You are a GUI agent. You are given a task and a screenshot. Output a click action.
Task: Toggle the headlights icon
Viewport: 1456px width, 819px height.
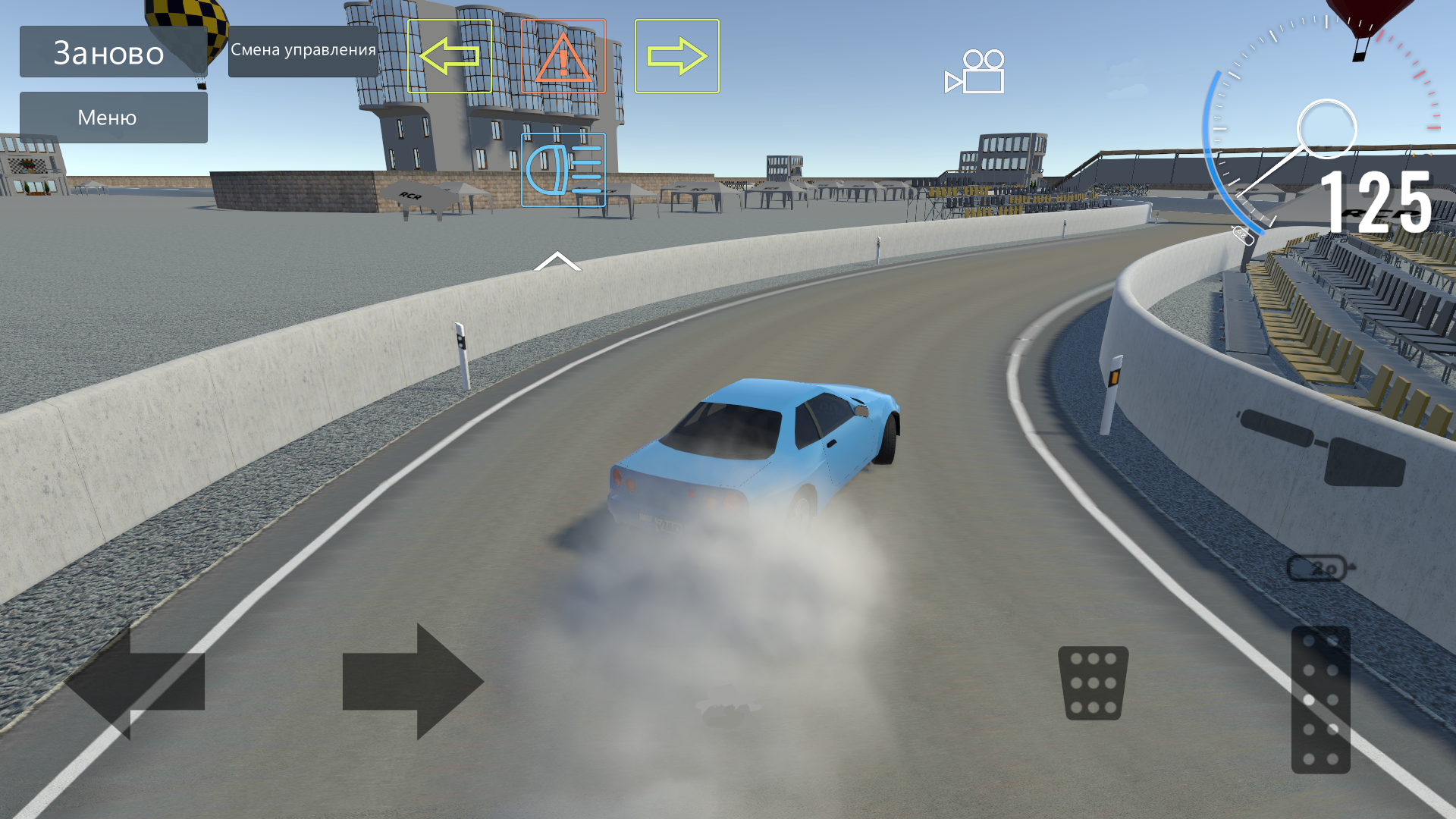(562, 171)
